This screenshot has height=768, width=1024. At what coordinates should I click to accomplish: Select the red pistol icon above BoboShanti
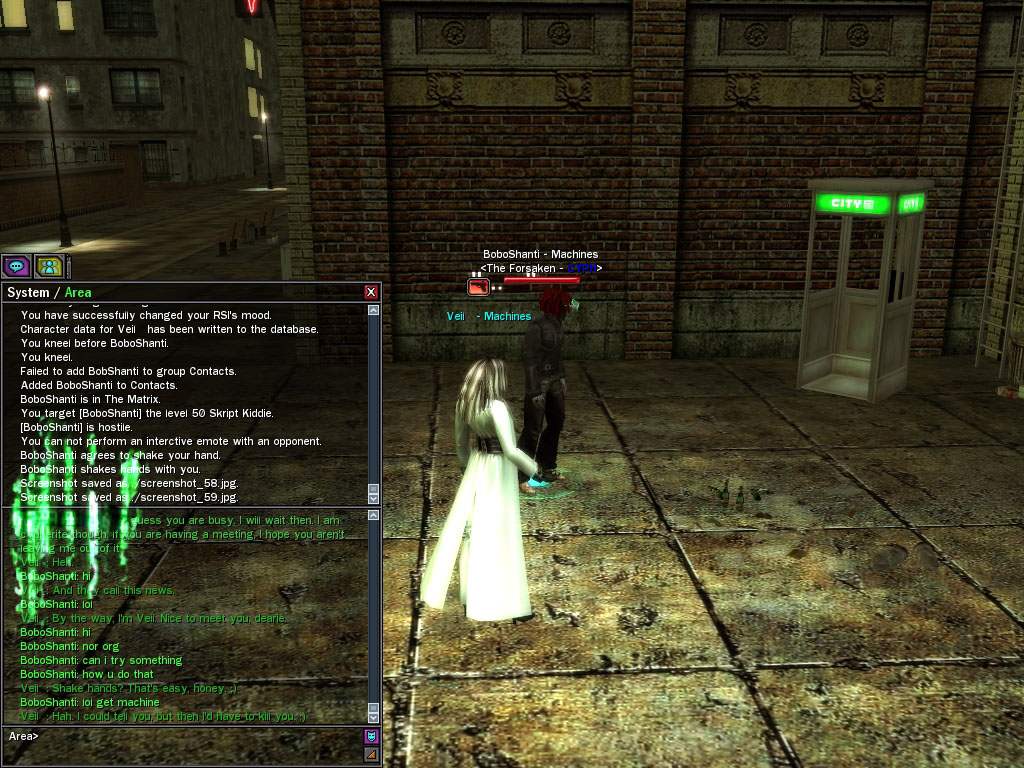tap(478, 287)
